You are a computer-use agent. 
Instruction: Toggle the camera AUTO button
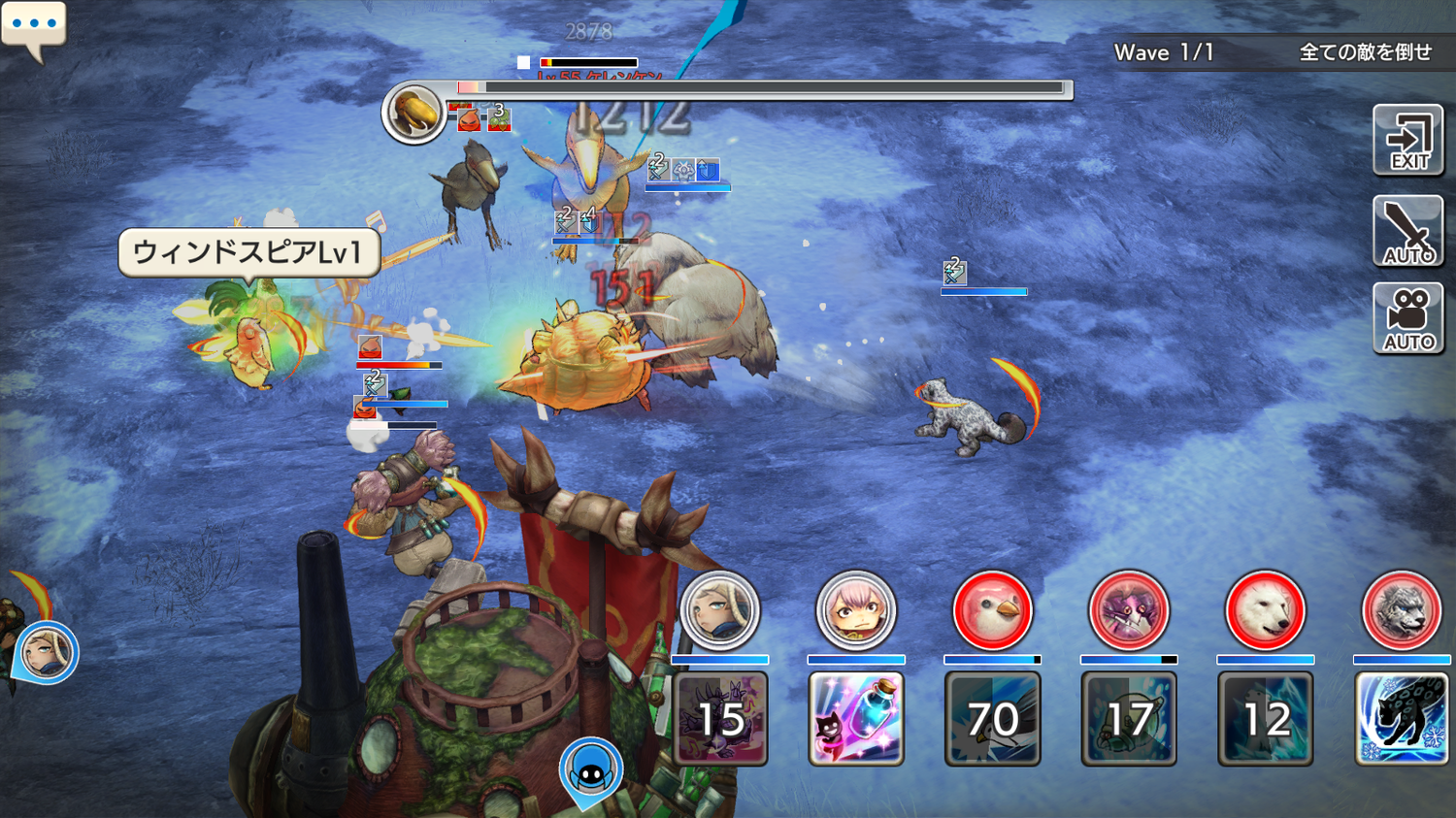(x=1407, y=318)
